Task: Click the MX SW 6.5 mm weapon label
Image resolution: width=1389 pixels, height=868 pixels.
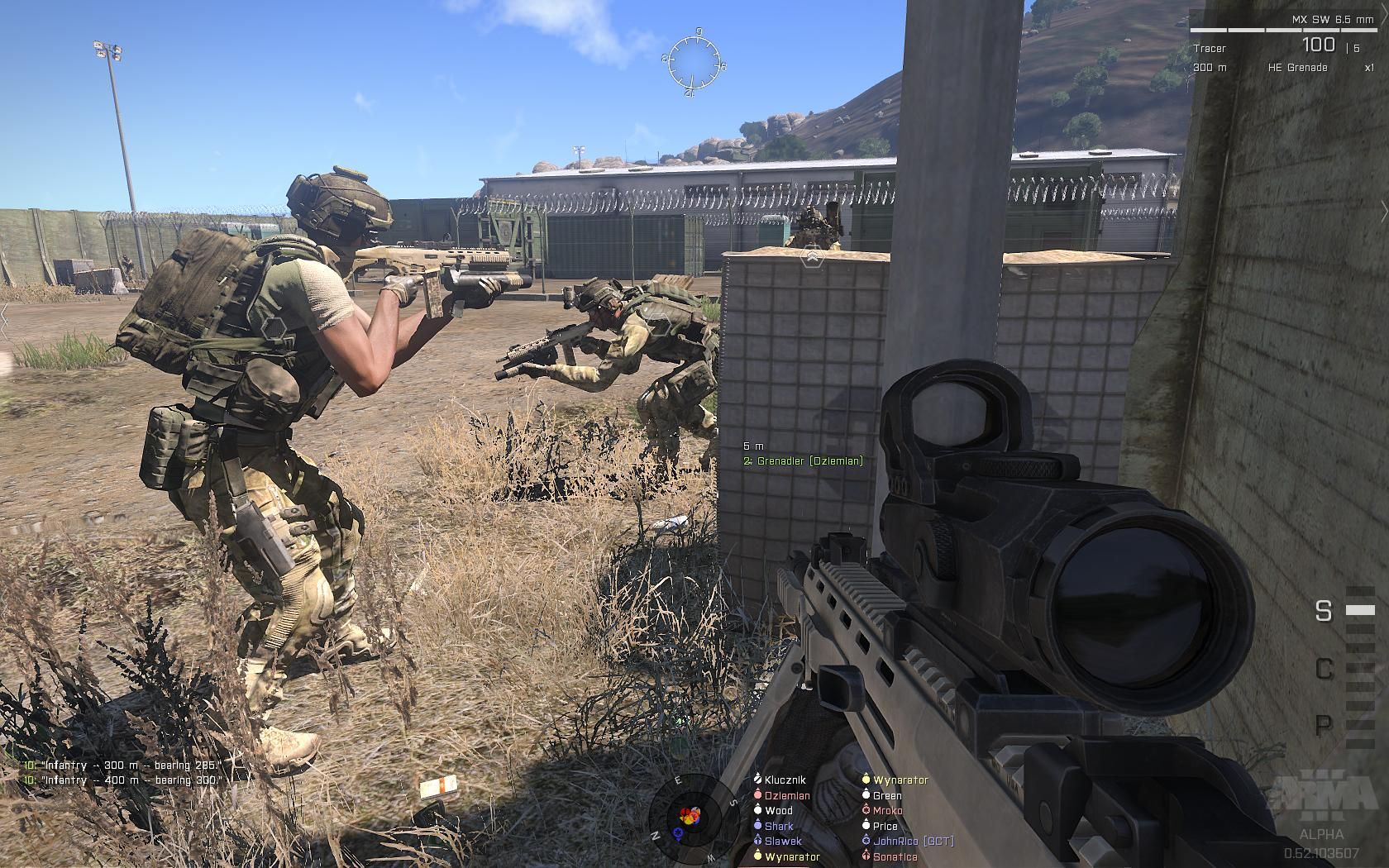Action: click(x=1333, y=19)
